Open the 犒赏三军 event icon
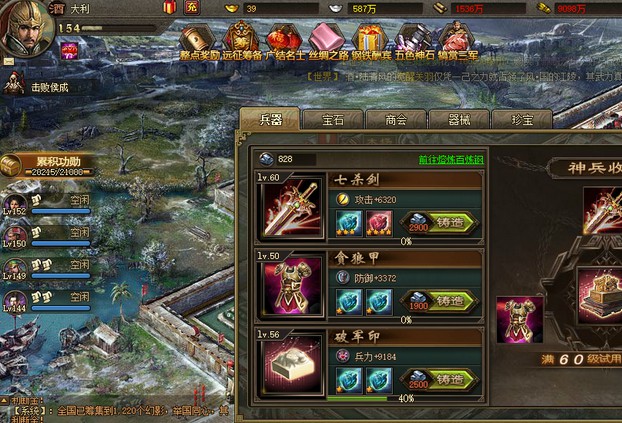Viewport: 622px width, 423px height. pyautogui.click(x=456, y=42)
